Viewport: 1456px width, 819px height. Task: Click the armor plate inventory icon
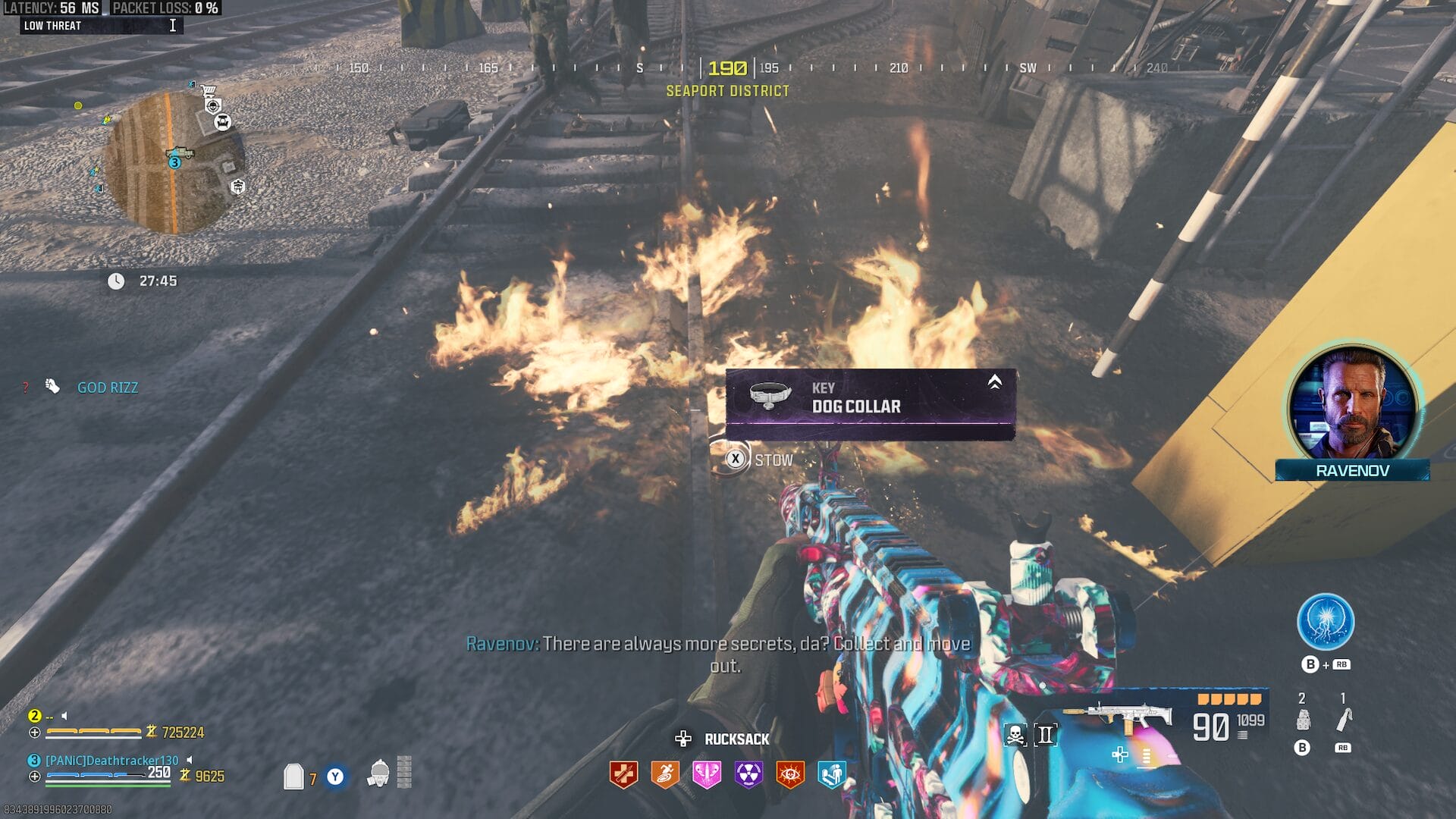(x=293, y=776)
